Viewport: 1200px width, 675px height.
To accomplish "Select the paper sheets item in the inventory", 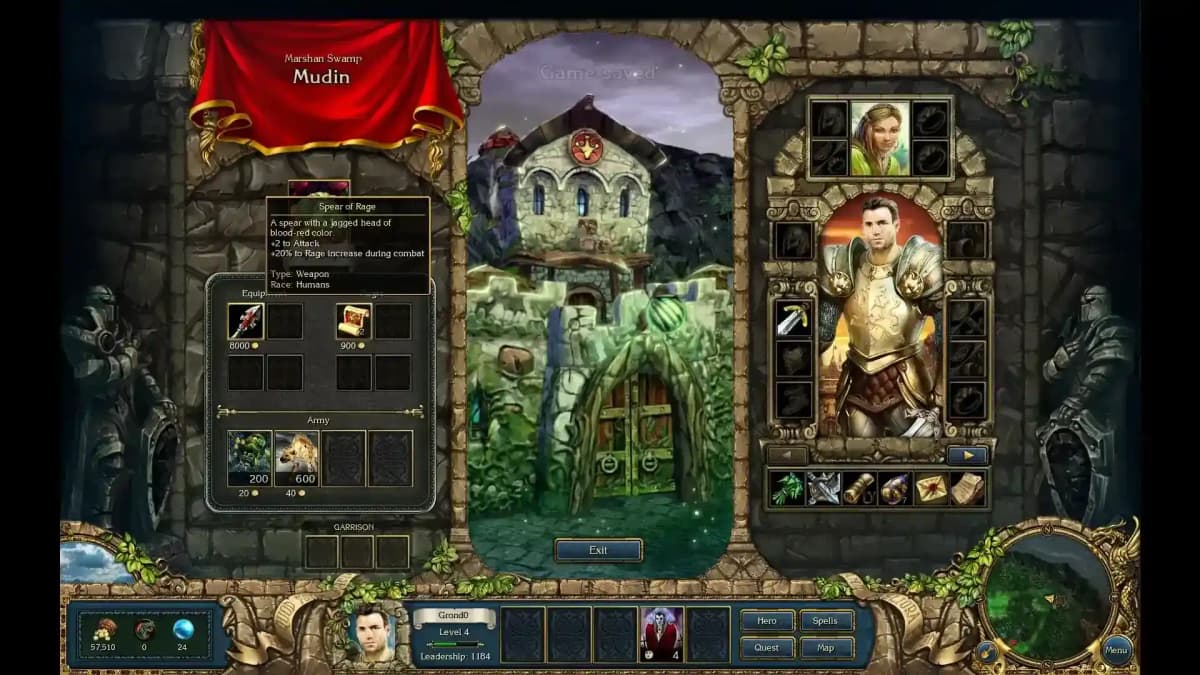I will coord(967,489).
